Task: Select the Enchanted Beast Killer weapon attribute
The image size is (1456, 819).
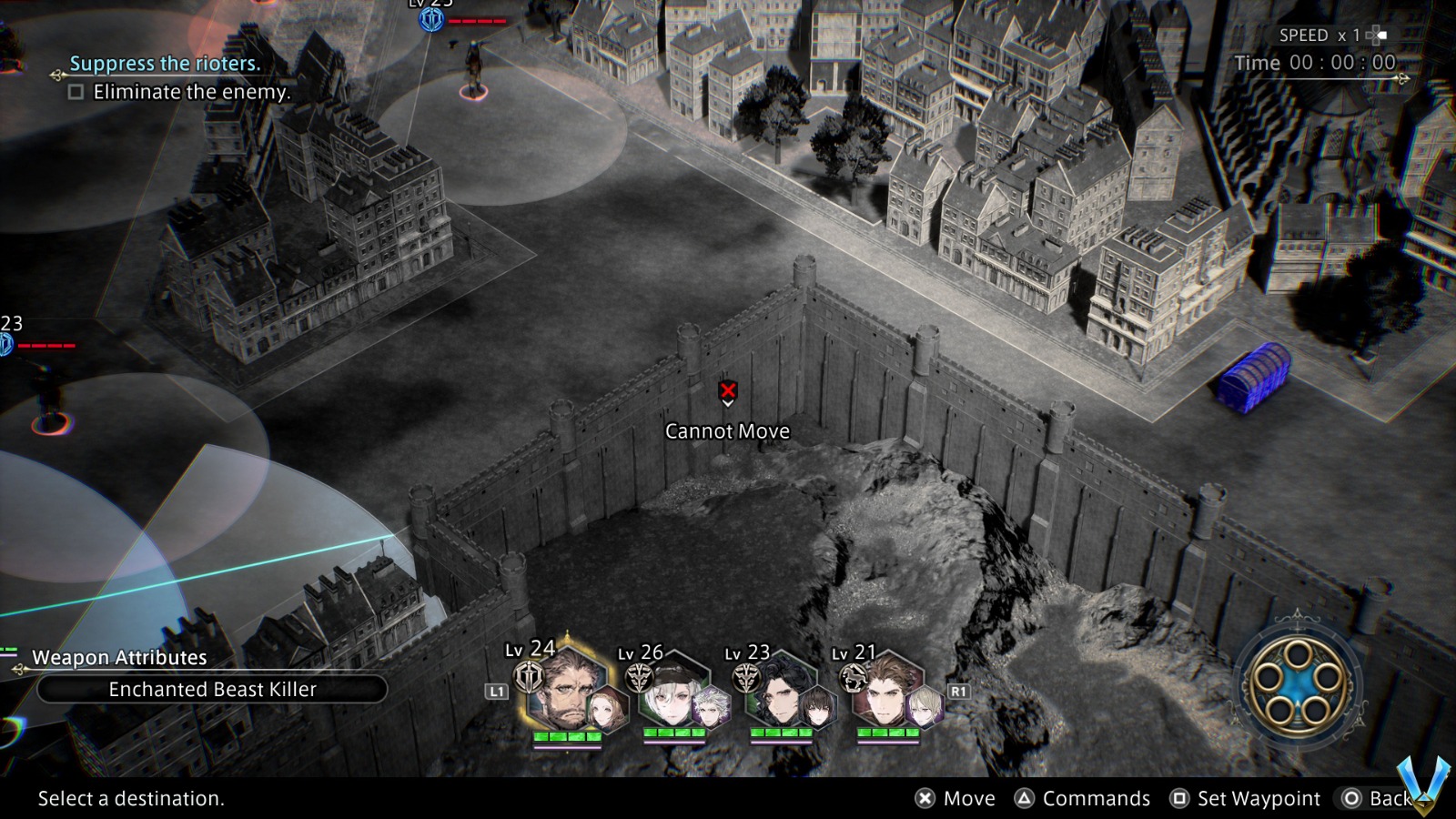Action: [x=212, y=690]
